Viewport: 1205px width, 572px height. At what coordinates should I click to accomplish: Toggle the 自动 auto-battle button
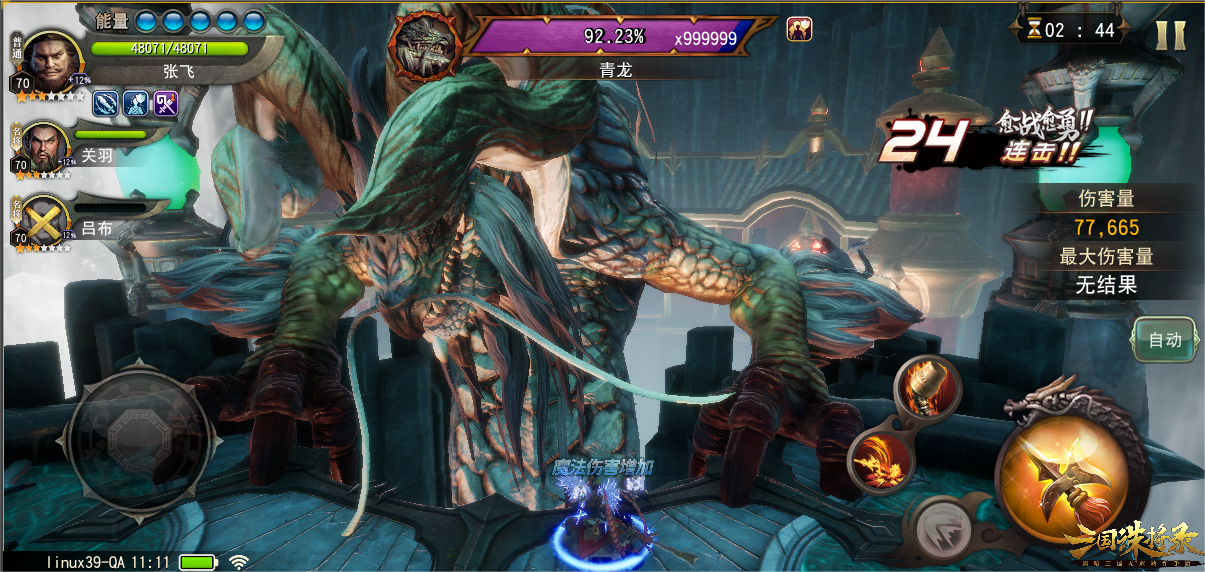[x=1165, y=340]
